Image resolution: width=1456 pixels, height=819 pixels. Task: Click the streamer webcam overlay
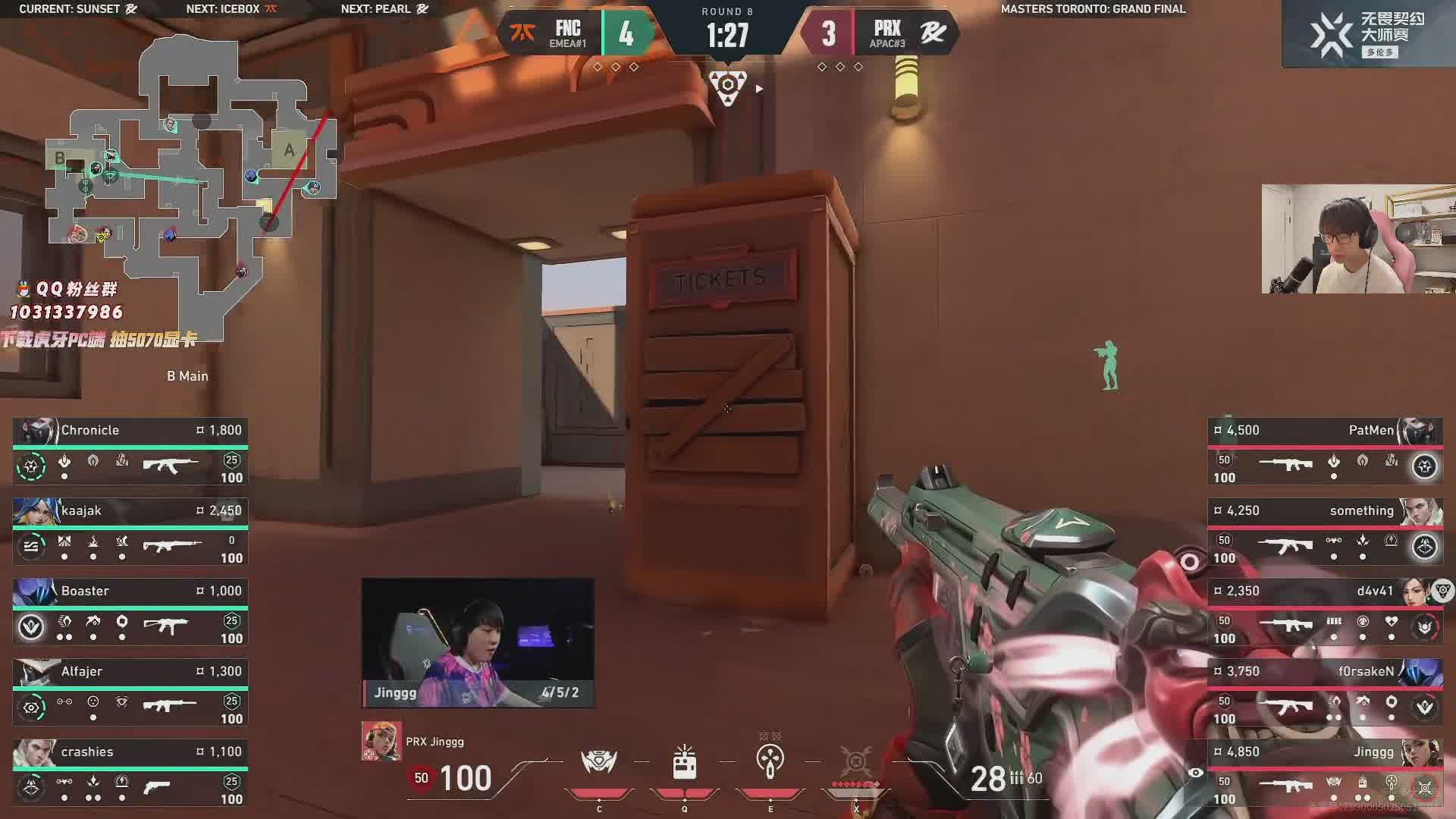(1357, 239)
